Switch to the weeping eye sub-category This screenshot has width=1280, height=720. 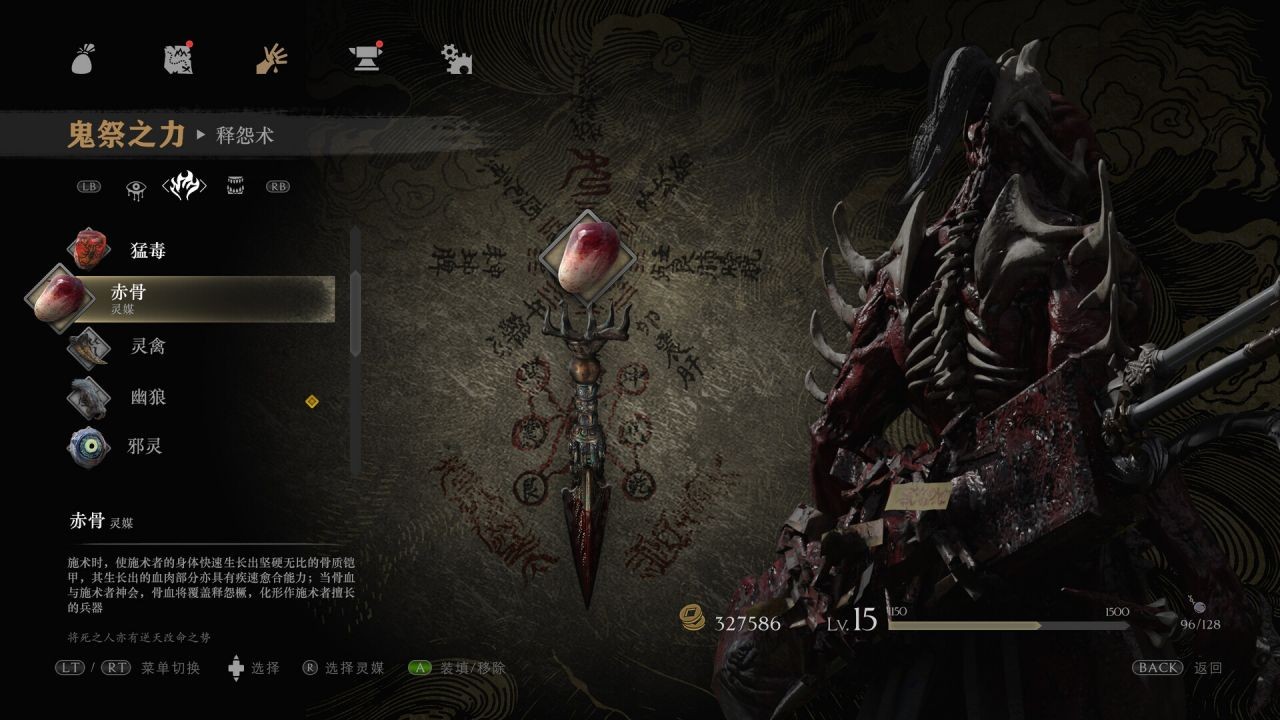pyautogui.click(x=136, y=186)
